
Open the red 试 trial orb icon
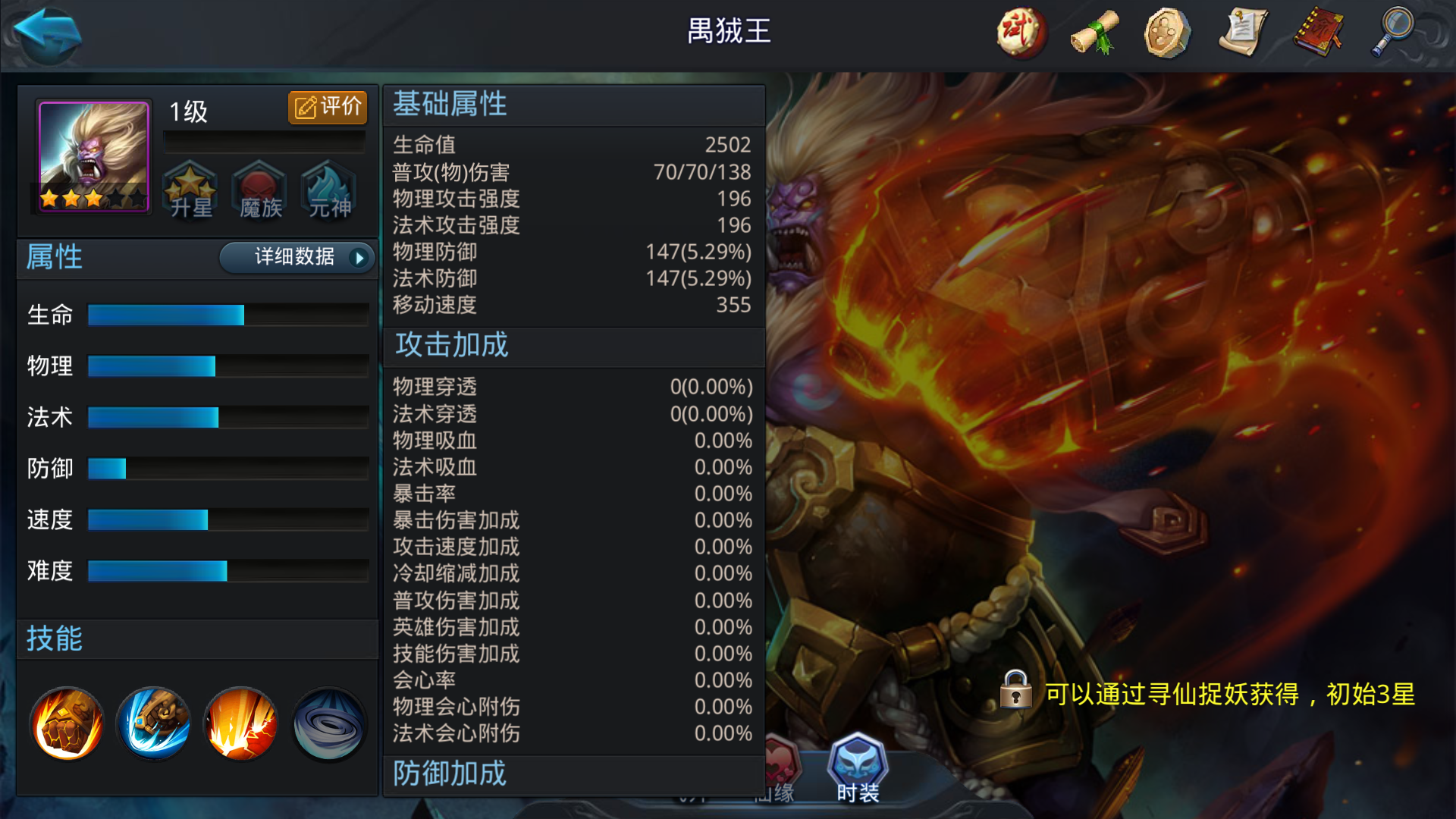click(1020, 32)
